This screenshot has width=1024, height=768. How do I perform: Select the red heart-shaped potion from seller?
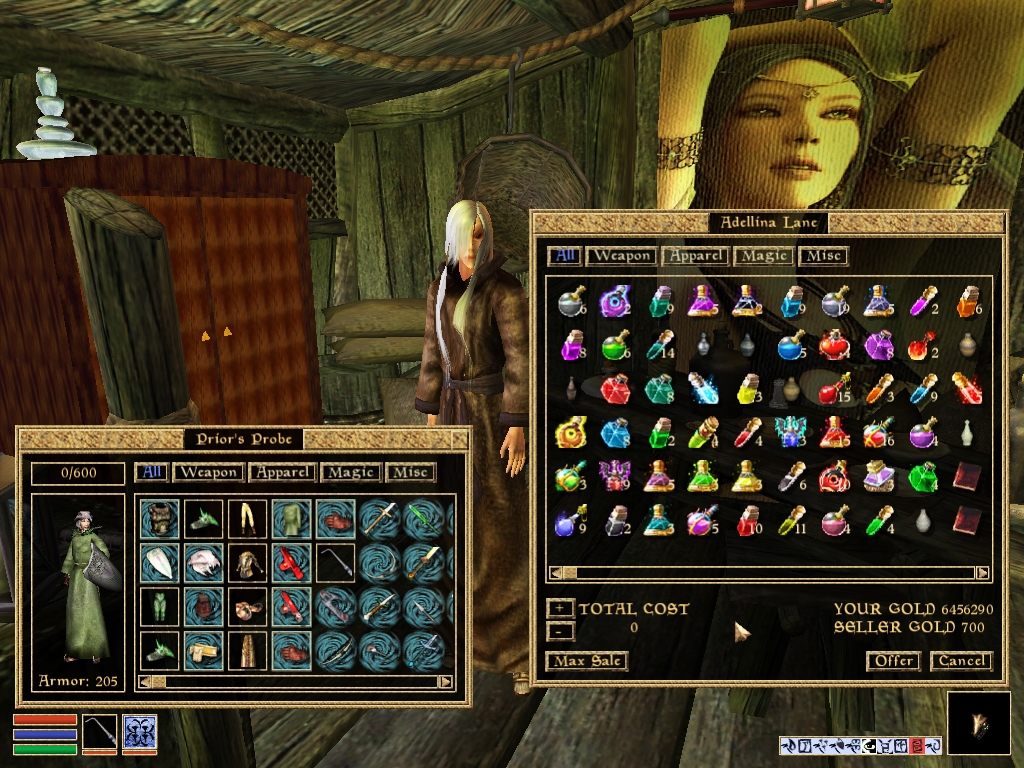(834, 345)
